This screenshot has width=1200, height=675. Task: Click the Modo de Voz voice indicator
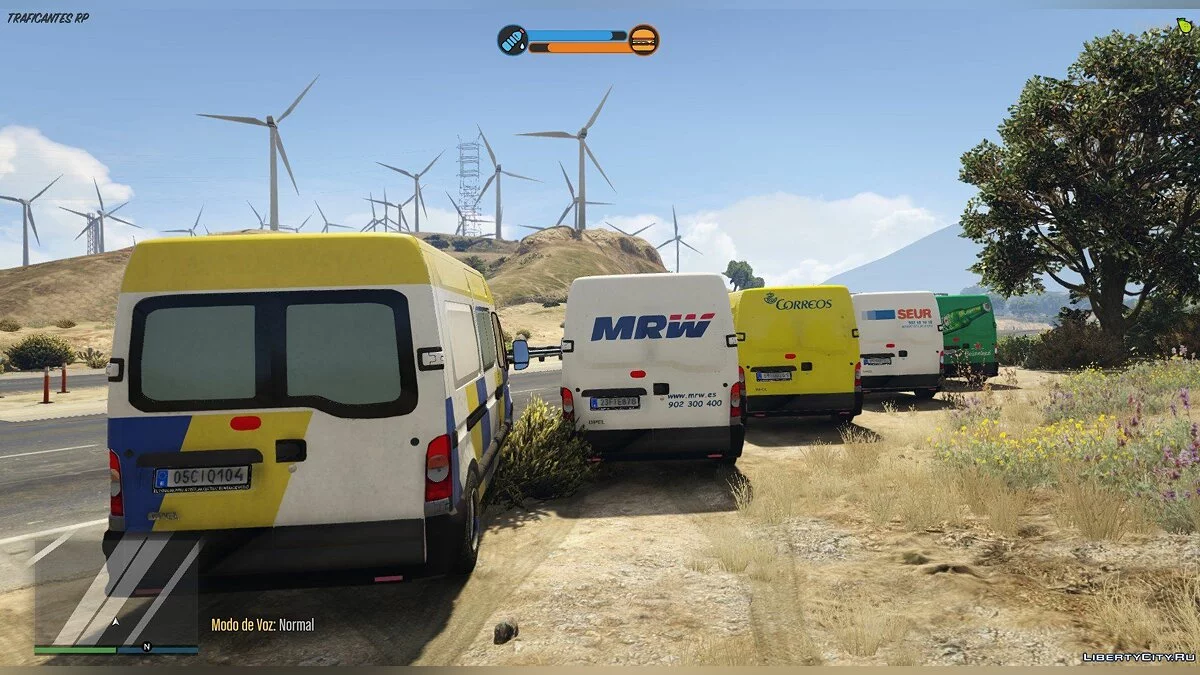click(x=262, y=625)
